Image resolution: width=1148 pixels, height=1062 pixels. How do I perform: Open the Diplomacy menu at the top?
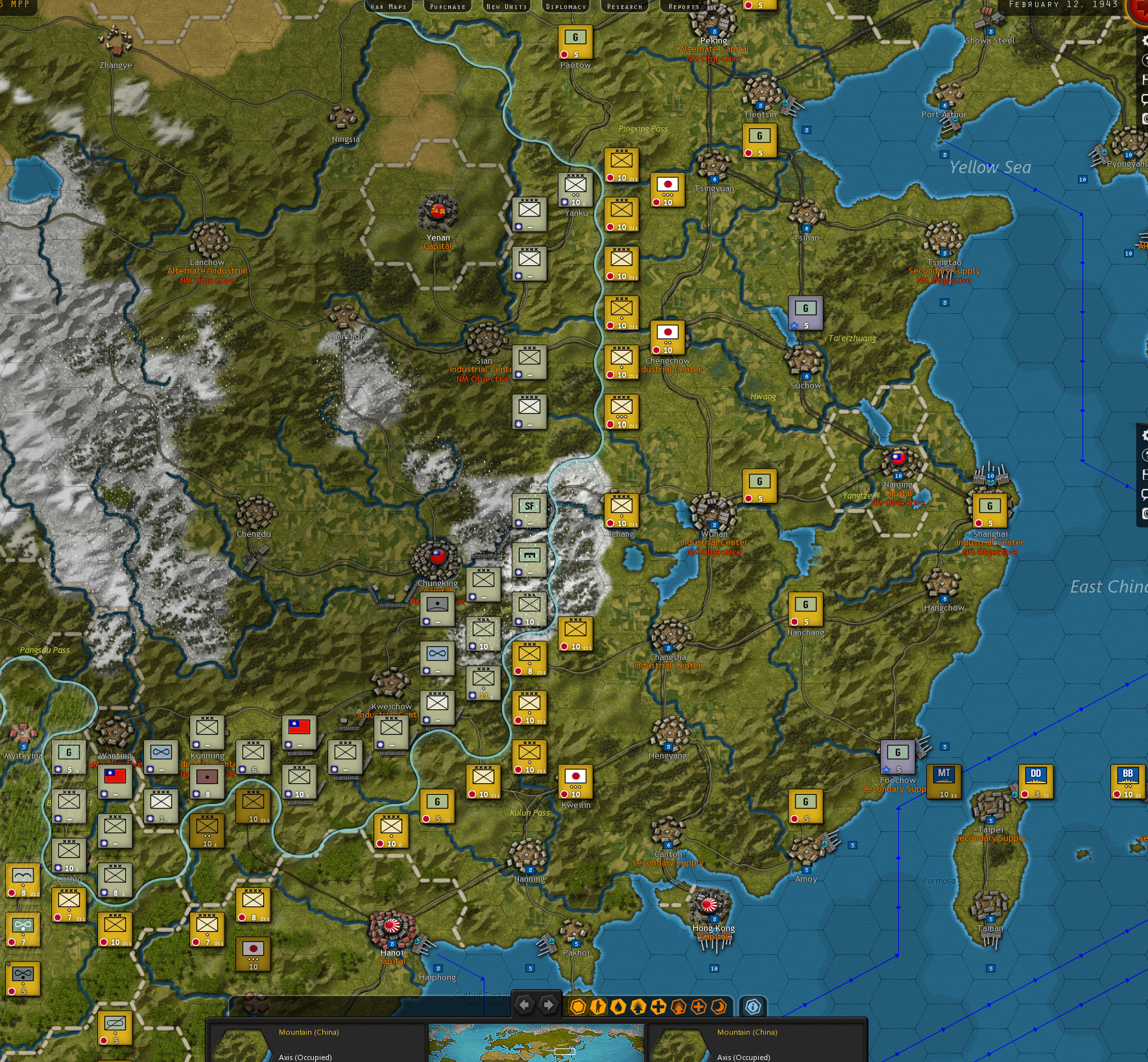coord(565,6)
